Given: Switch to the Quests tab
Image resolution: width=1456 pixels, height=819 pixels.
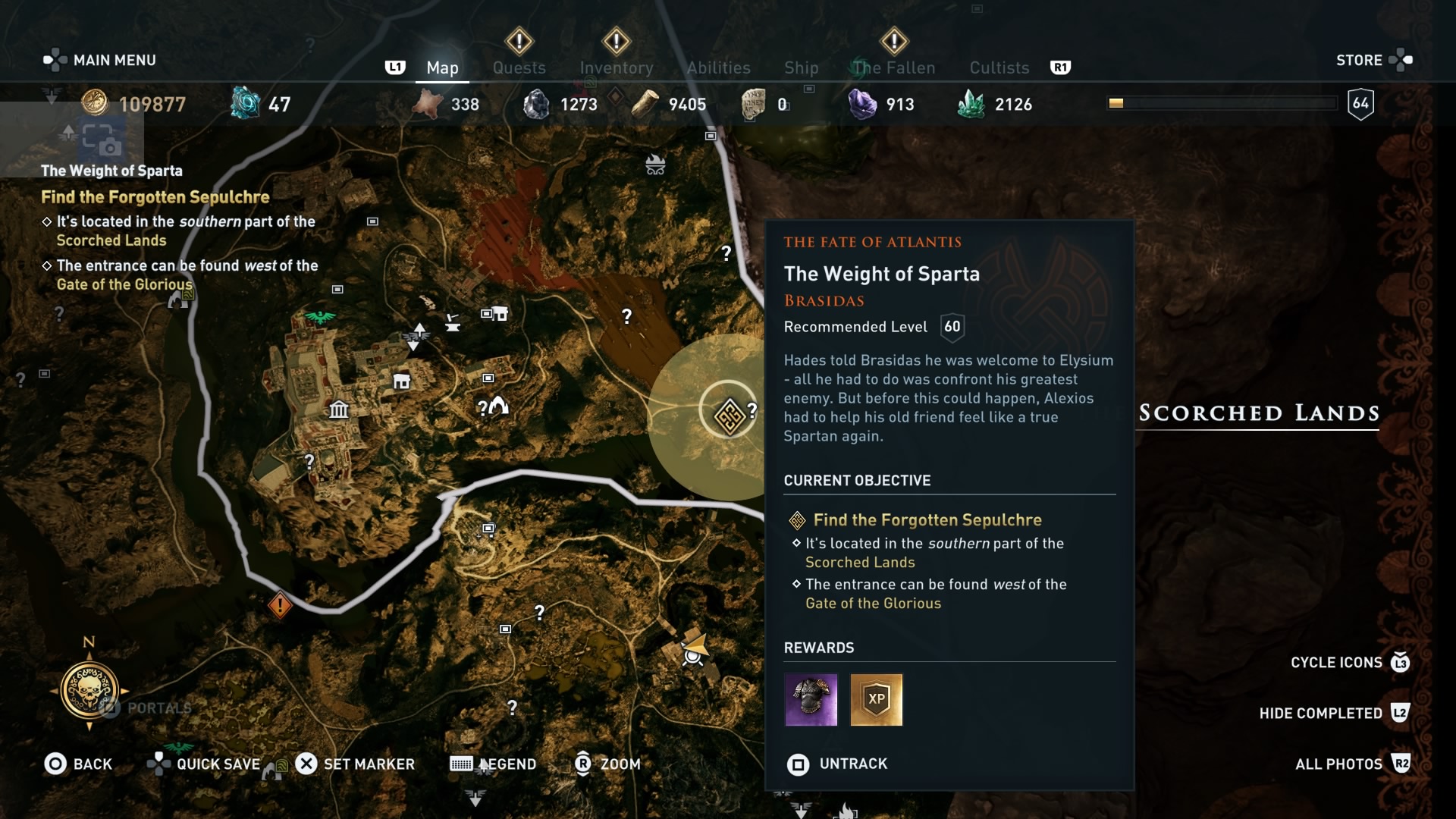Looking at the screenshot, I should pyautogui.click(x=519, y=67).
